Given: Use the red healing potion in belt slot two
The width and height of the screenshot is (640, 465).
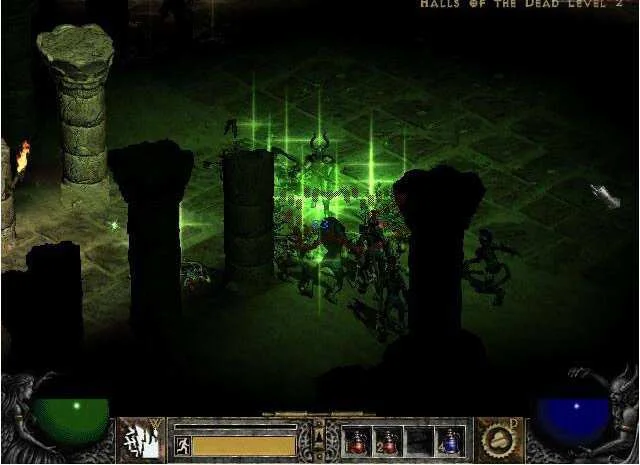Looking at the screenshot, I should coord(387,439).
